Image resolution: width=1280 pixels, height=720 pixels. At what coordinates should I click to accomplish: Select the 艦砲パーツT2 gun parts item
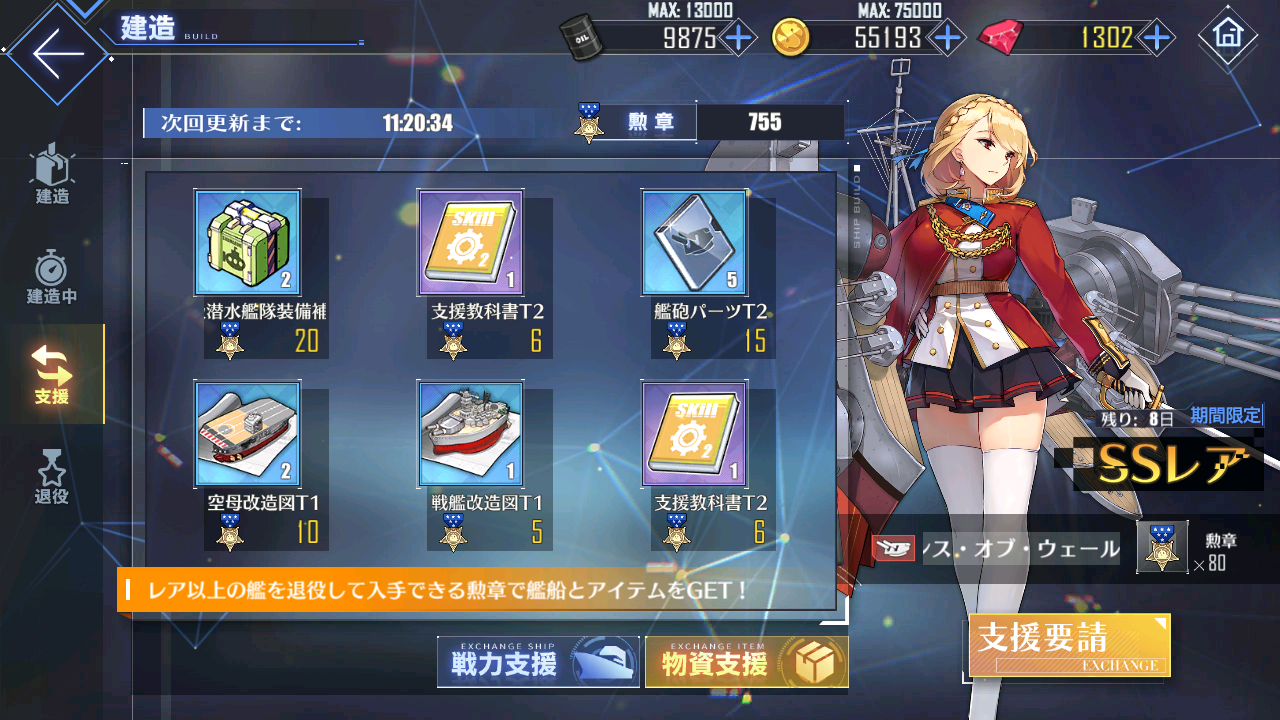pos(693,242)
